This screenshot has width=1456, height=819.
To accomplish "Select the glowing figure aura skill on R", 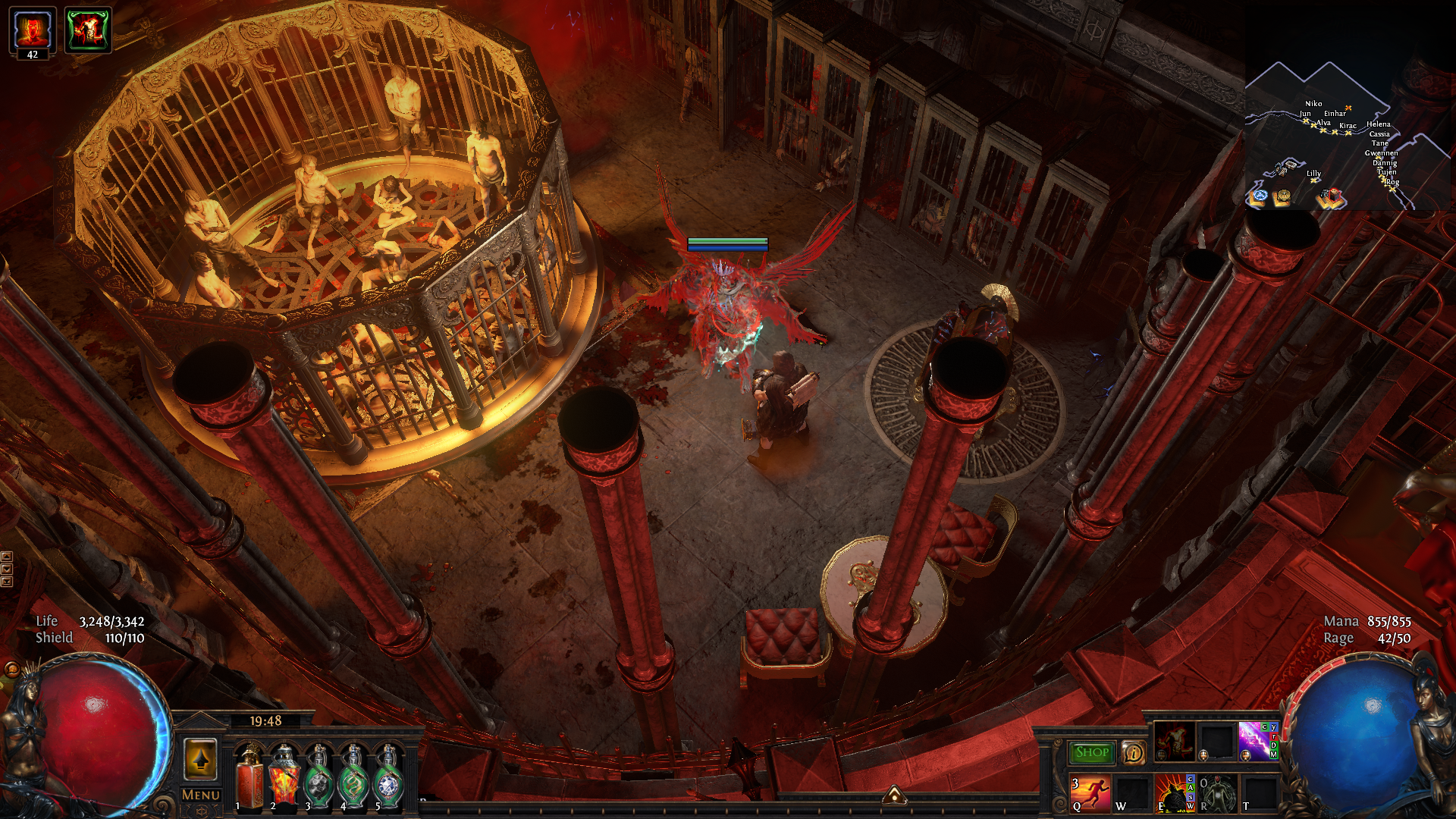I will [x=1218, y=793].
